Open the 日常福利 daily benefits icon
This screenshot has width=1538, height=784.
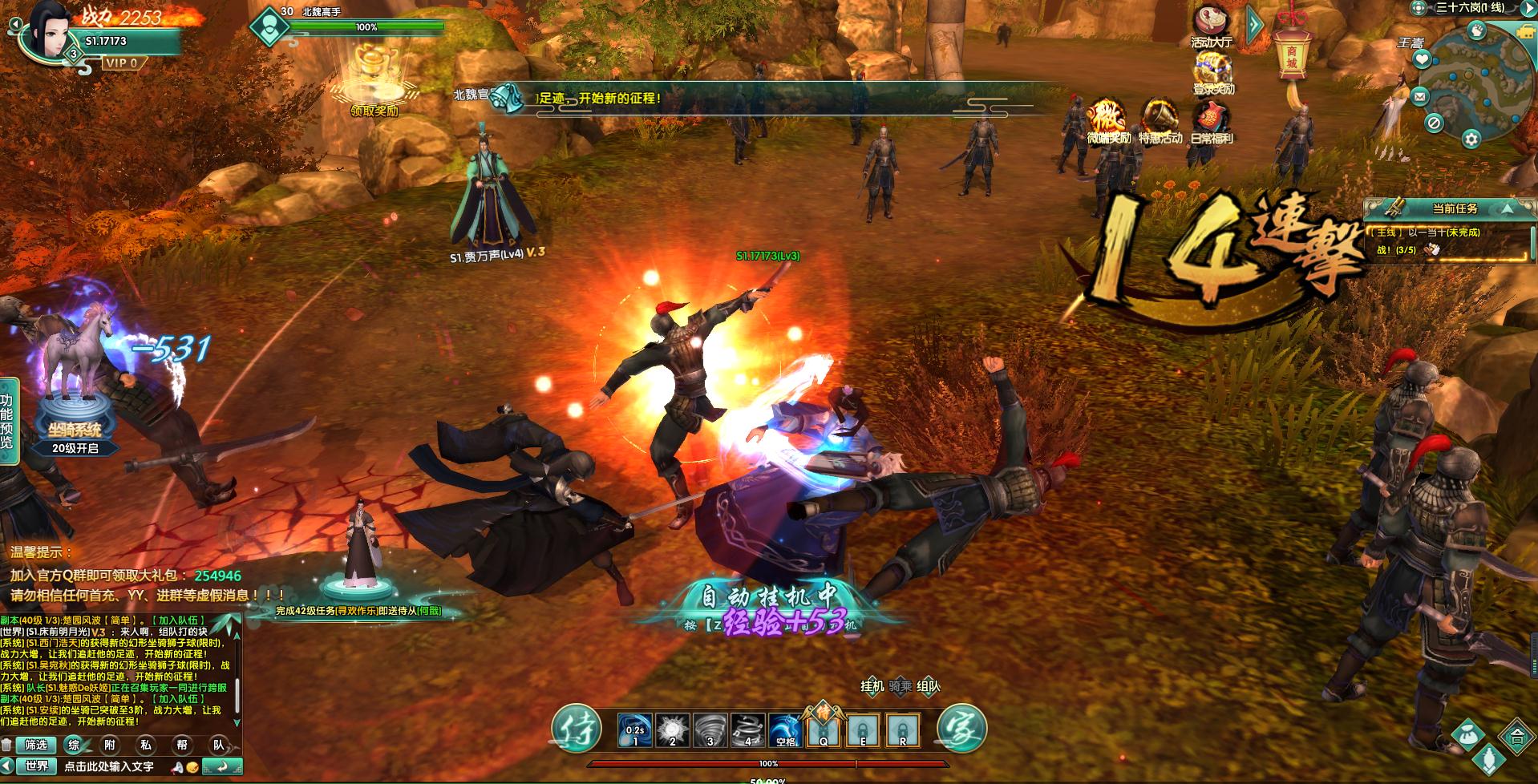coord(1211,122)
